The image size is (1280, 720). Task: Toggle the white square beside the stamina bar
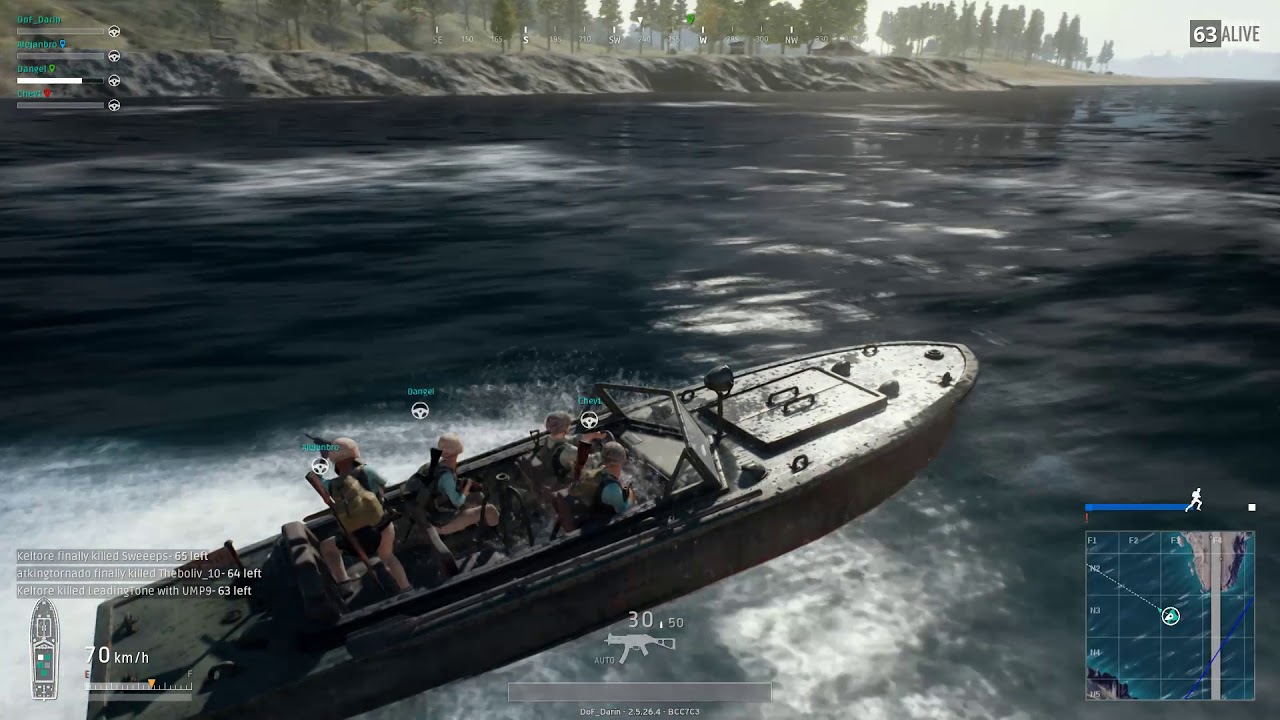click(1251, 508)
